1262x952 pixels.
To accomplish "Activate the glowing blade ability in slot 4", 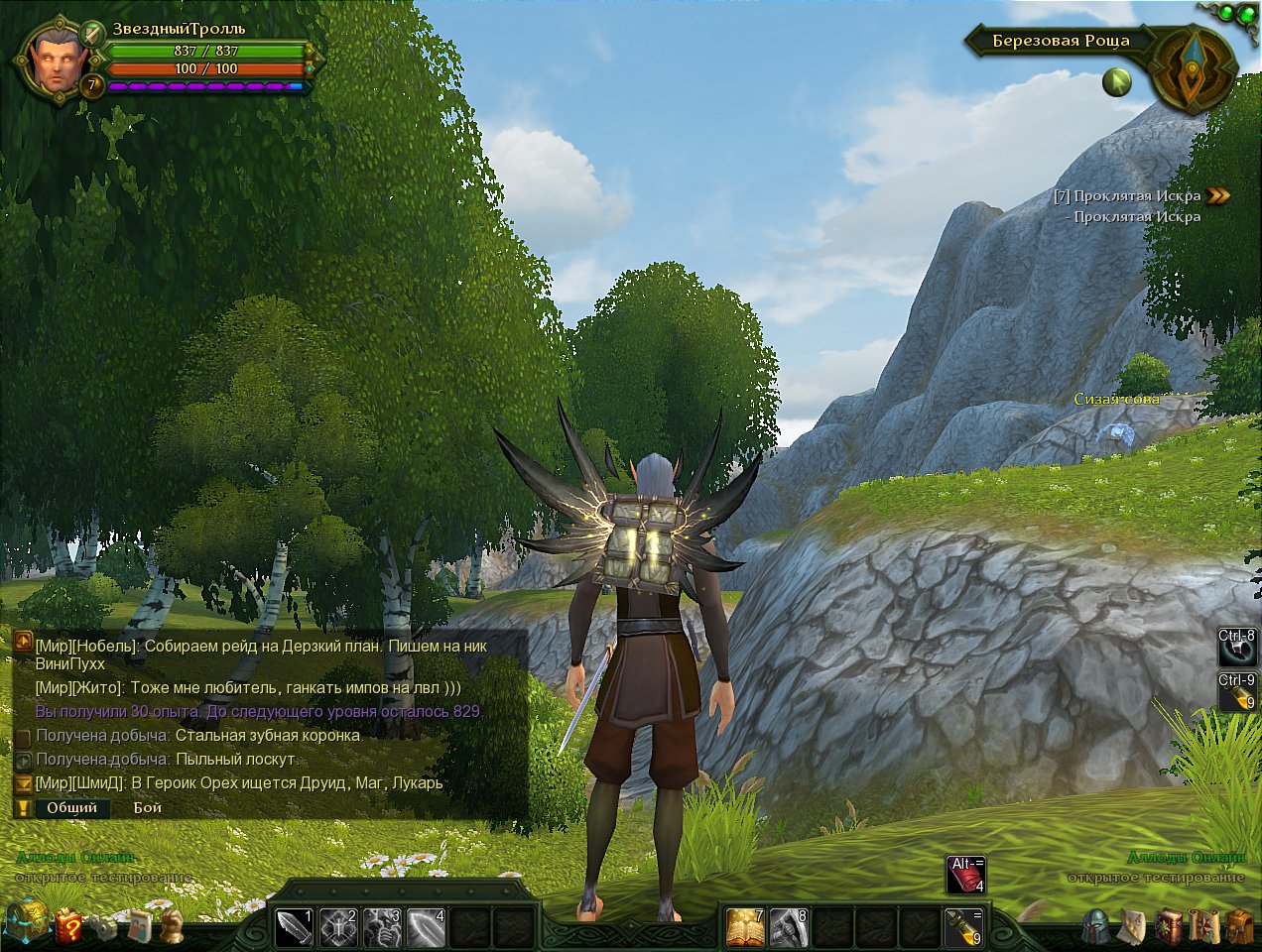I will [426, 927].
